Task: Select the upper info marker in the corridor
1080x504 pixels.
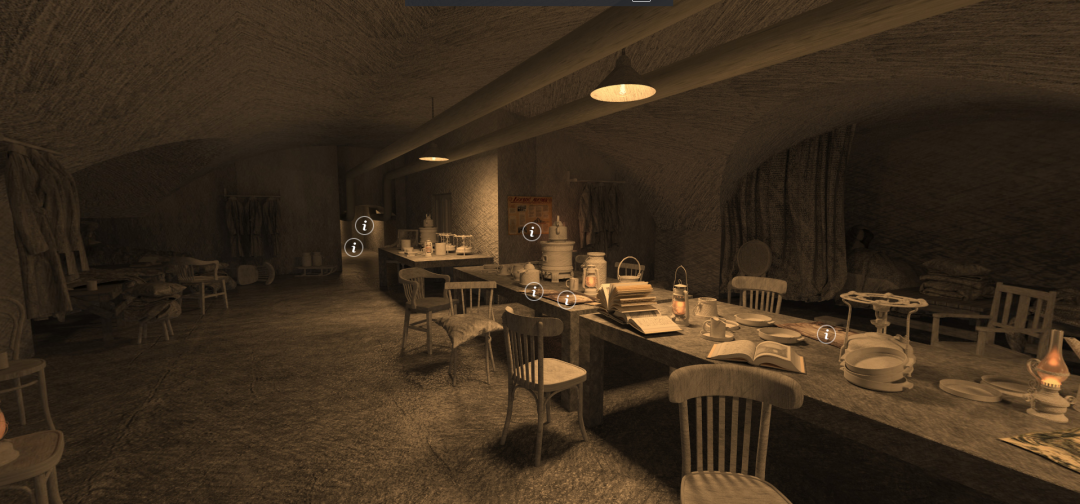Action: (364, 226)
